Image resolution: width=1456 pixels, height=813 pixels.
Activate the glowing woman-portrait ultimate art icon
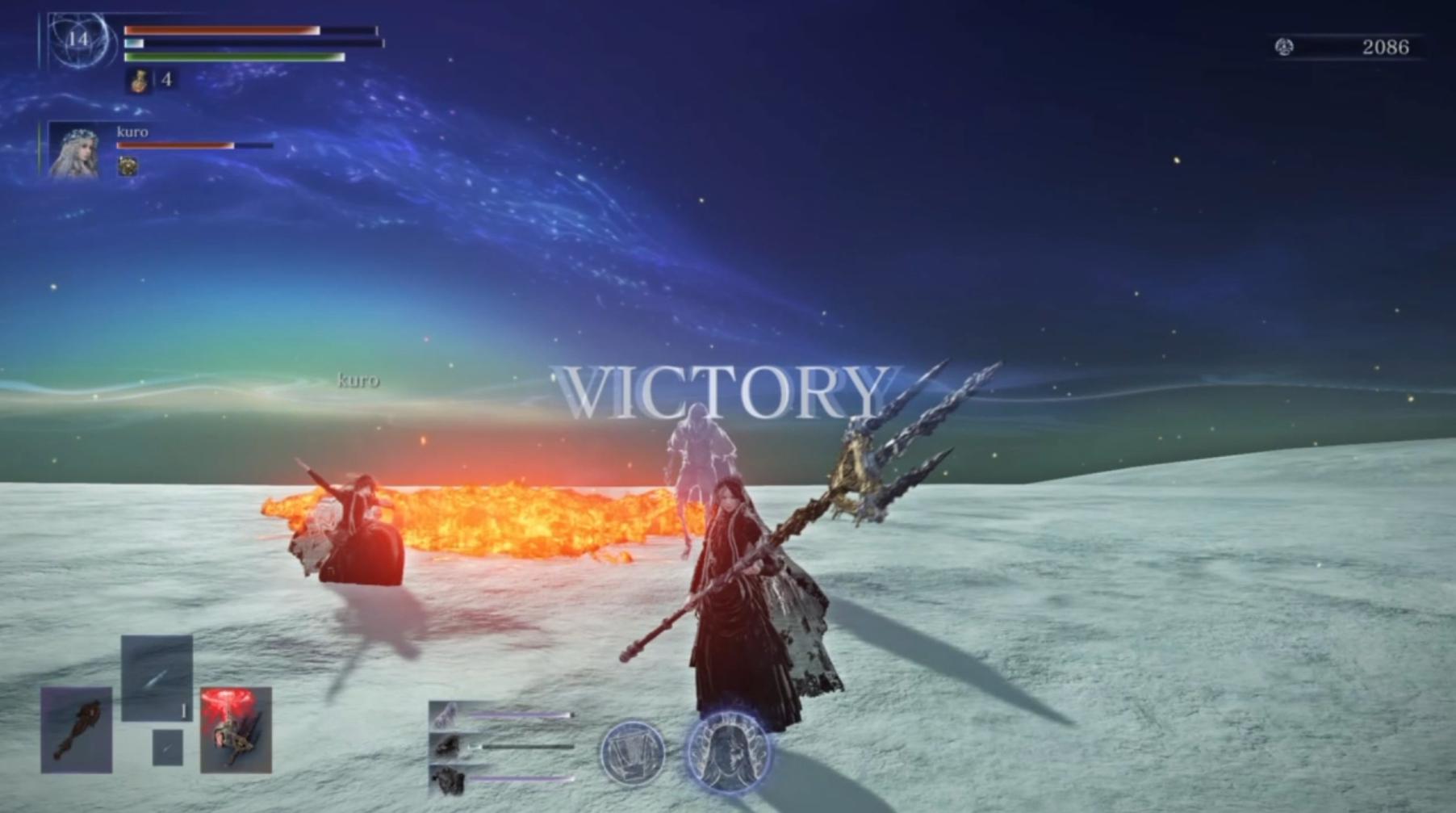coord(728,752)
